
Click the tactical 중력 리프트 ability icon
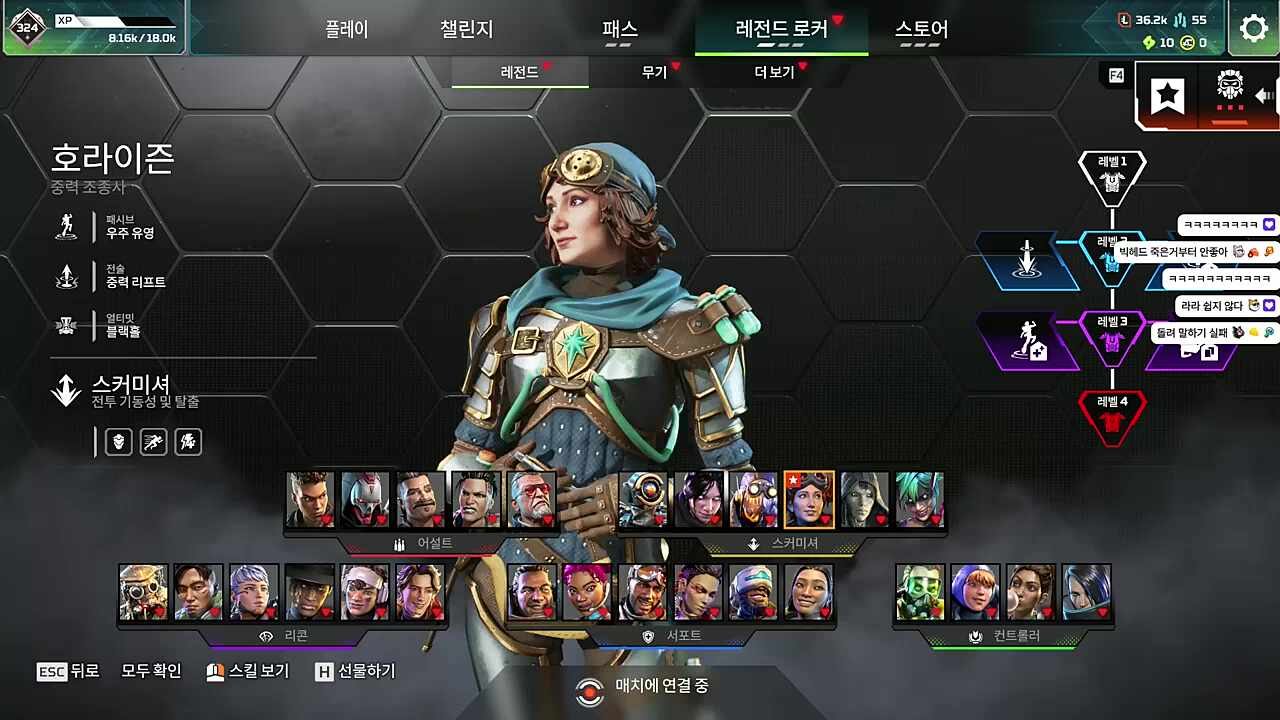coord(66,276)
